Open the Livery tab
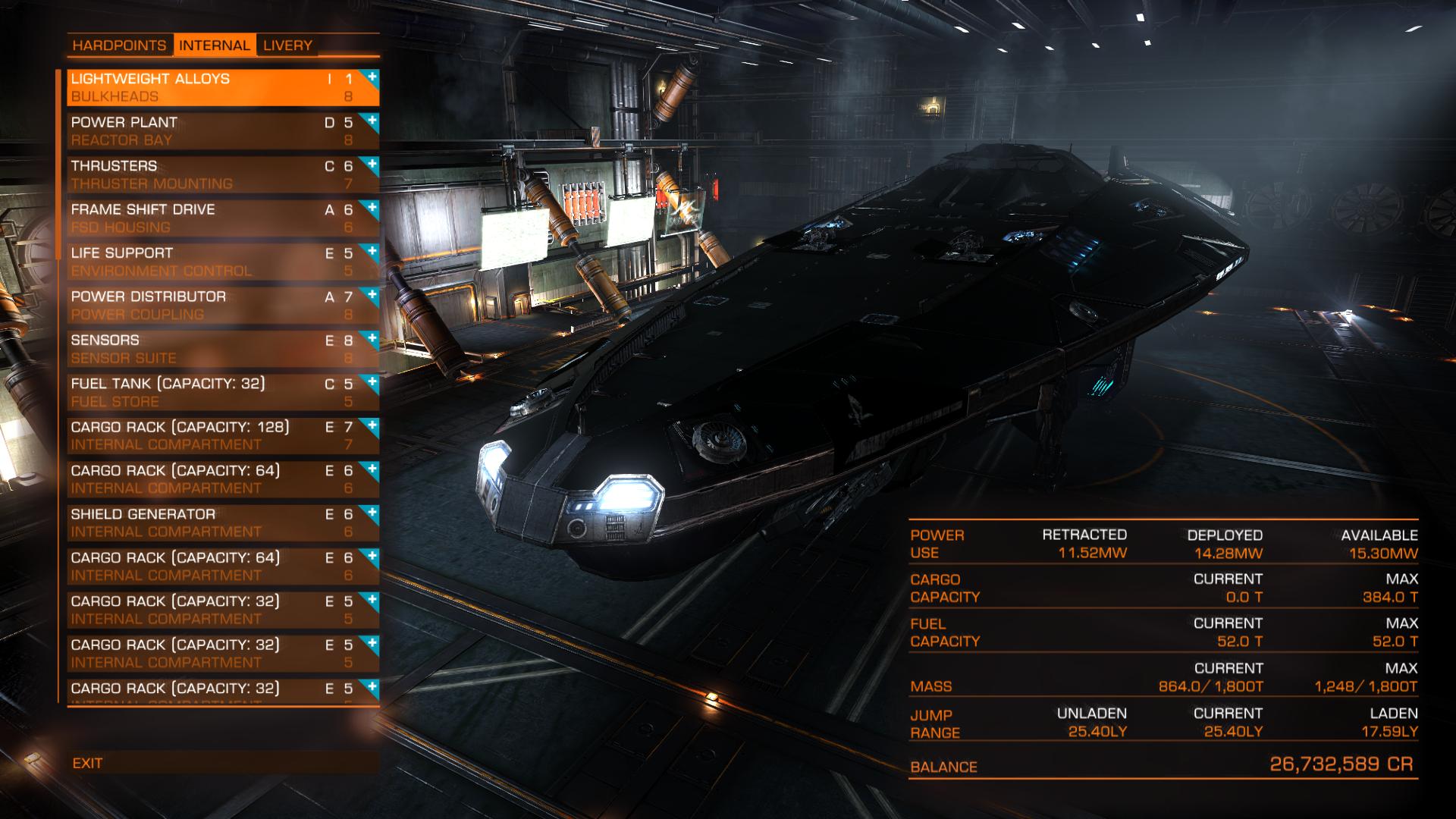 coord(287,45)
